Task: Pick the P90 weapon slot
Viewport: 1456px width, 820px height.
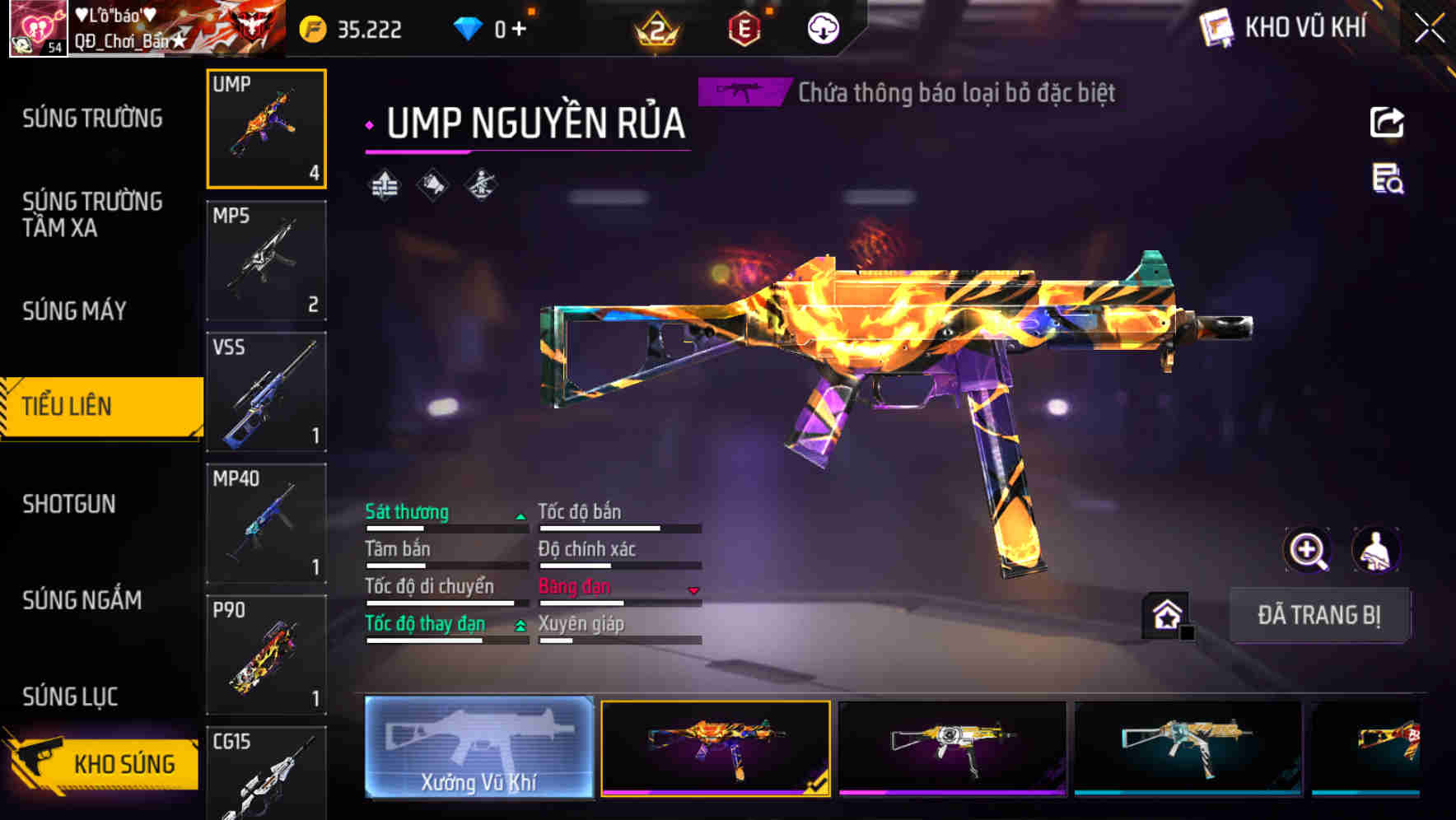Action: [266, 655]
